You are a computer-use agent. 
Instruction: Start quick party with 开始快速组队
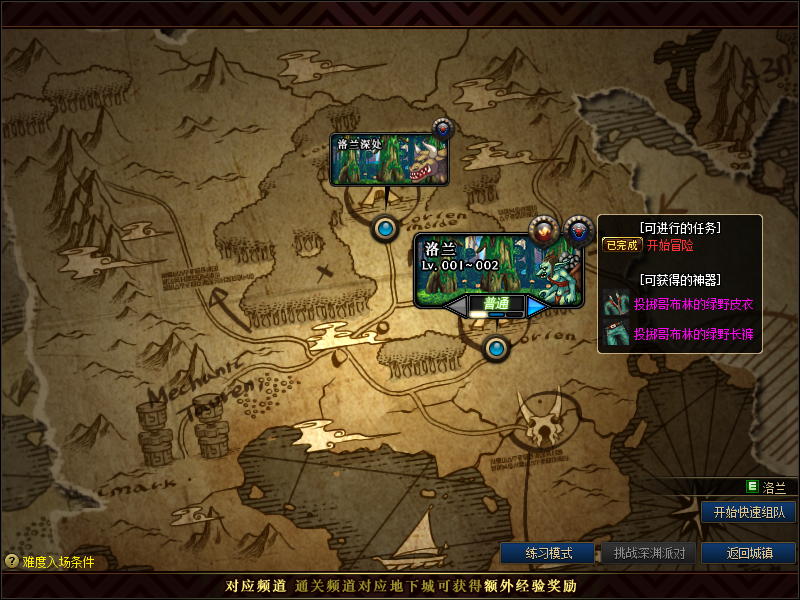(748, 512)
